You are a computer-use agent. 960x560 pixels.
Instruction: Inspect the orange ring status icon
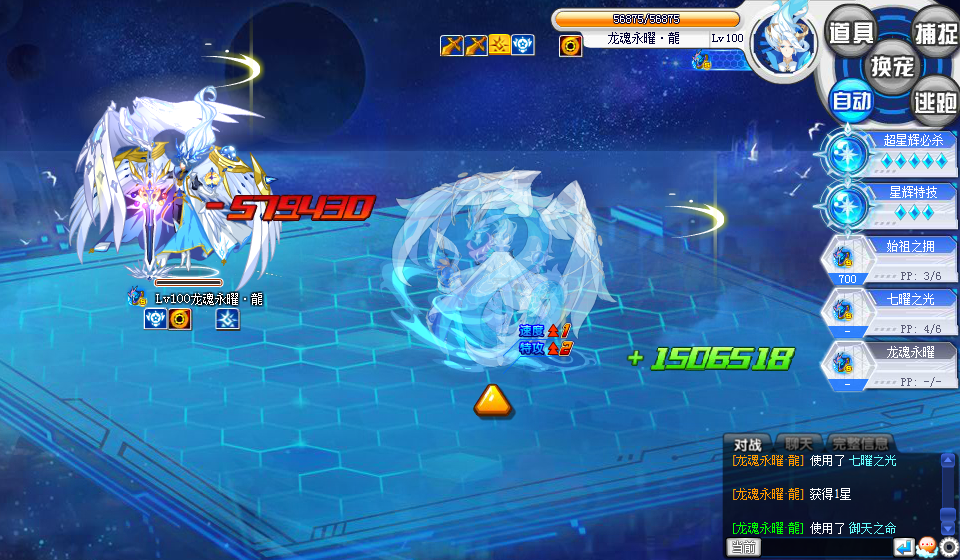pos(571,45)
